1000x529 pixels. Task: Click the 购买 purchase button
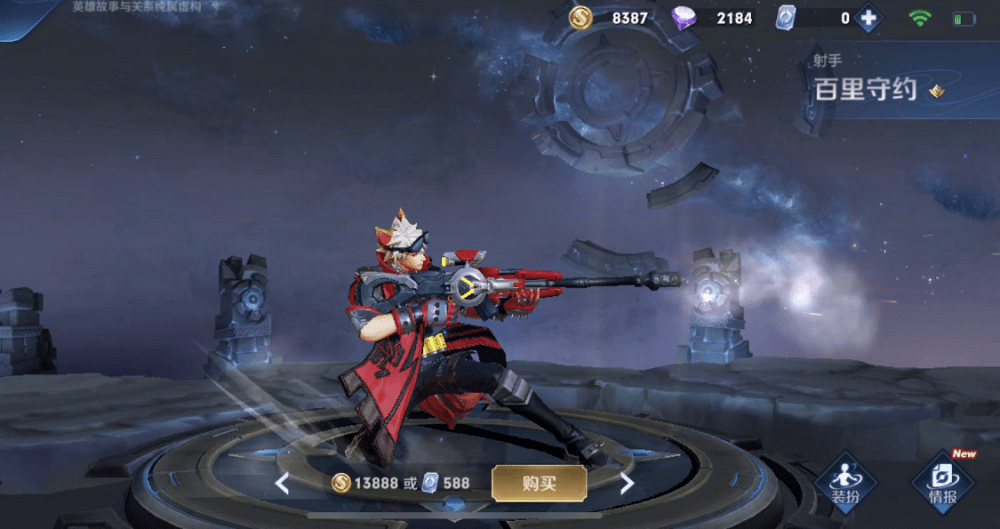538,483
